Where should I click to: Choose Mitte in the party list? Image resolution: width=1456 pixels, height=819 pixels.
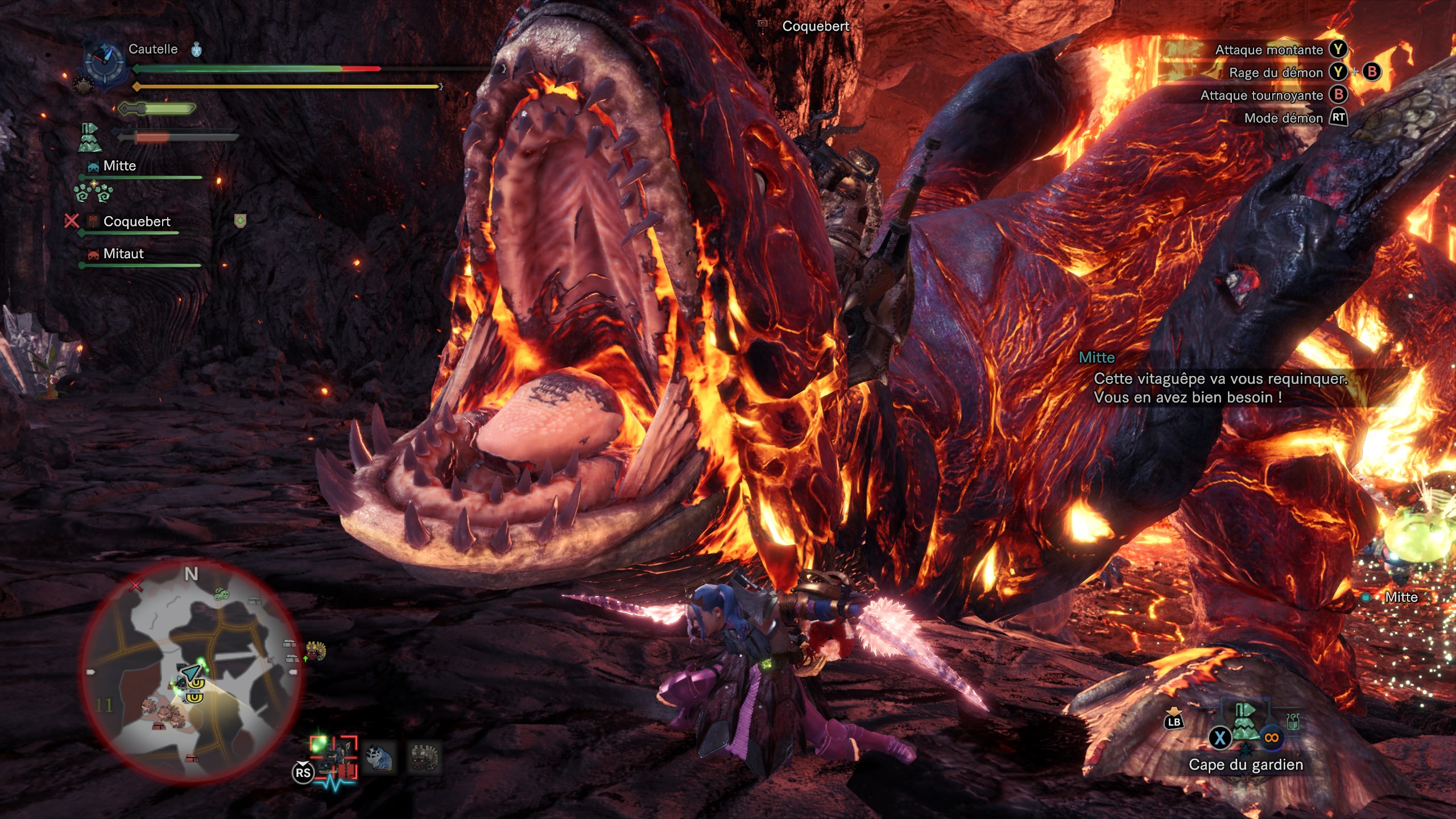coord(119,166)
